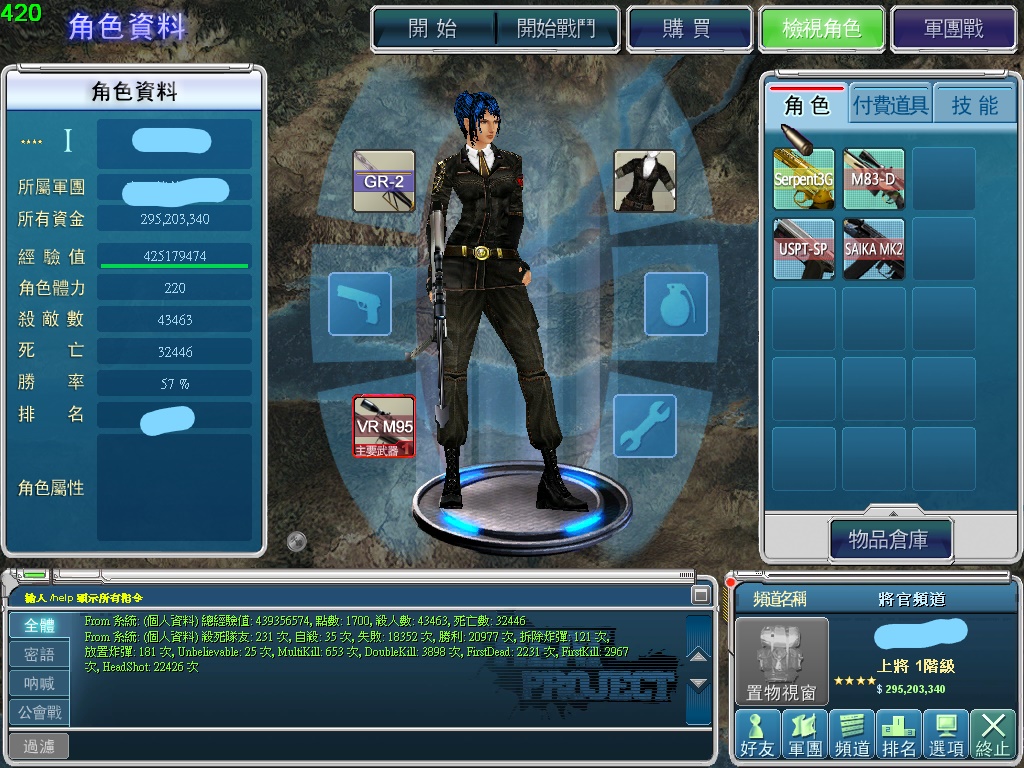The image size is (1024, 768).
Task: Open the 物品倉庫 item storage
Action: pyautogui.click(x=889, y=540)
